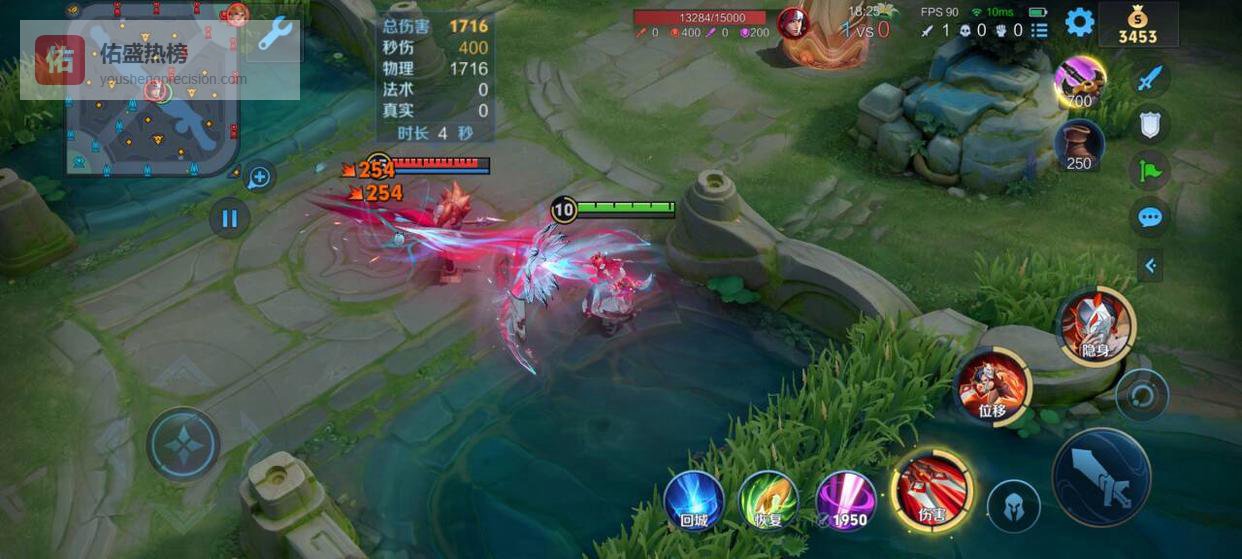Open the settings gear icon

(1079, 22)
